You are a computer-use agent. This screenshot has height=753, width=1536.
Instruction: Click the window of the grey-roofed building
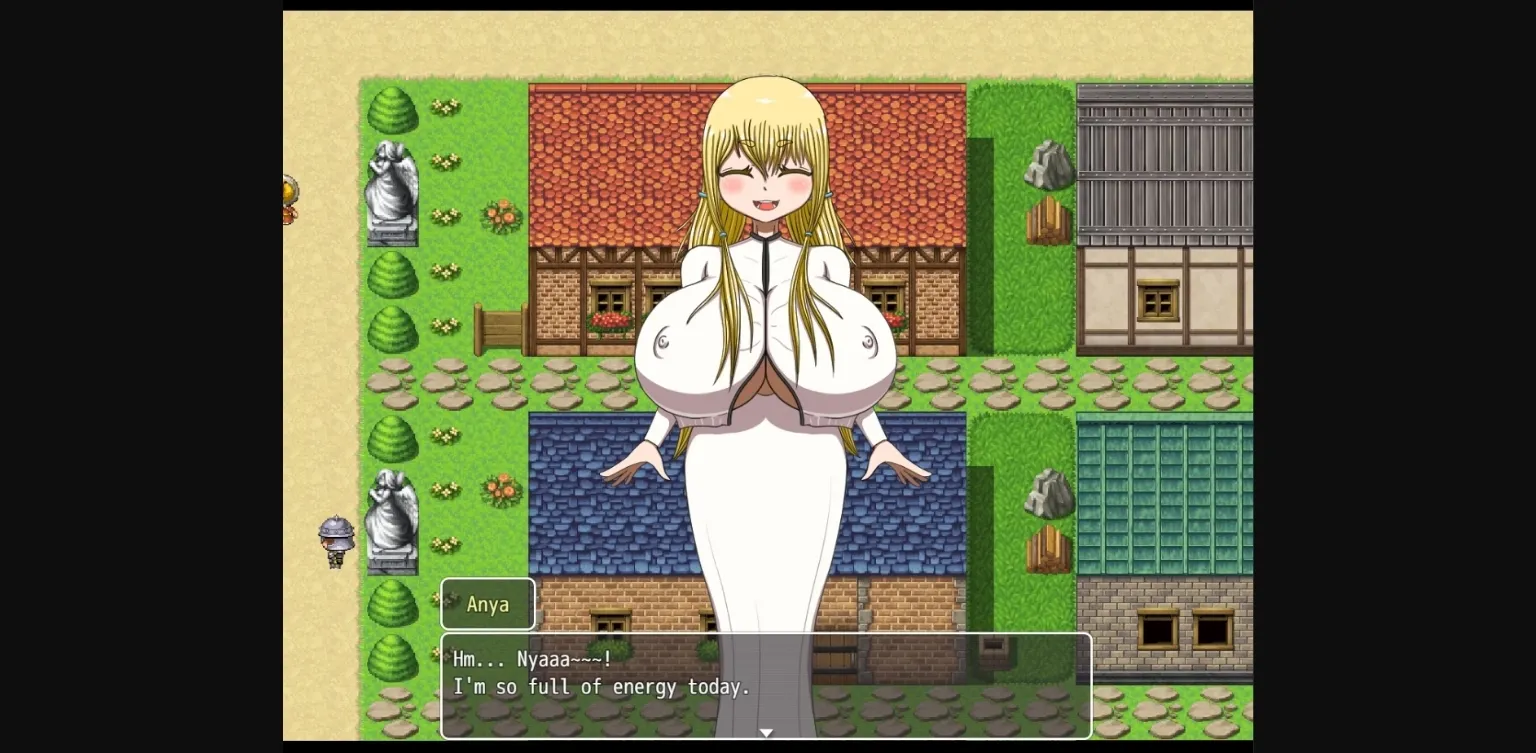click(x=1157, y=298)
